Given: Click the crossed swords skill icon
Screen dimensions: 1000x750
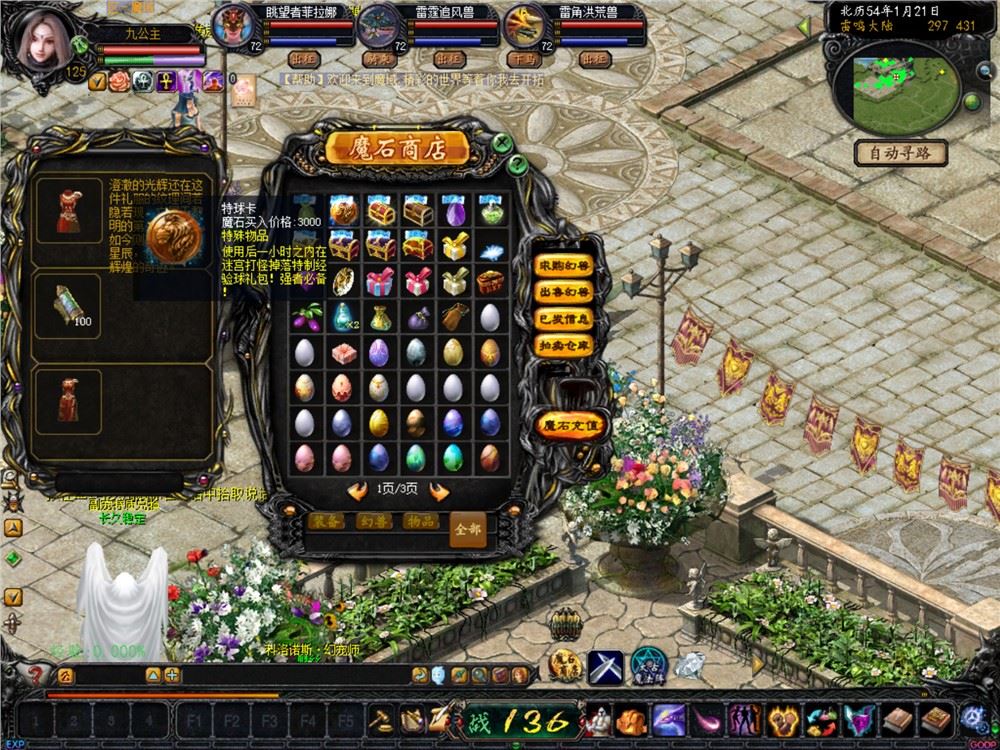Looking at the screenshot, I should pos(605,665).
